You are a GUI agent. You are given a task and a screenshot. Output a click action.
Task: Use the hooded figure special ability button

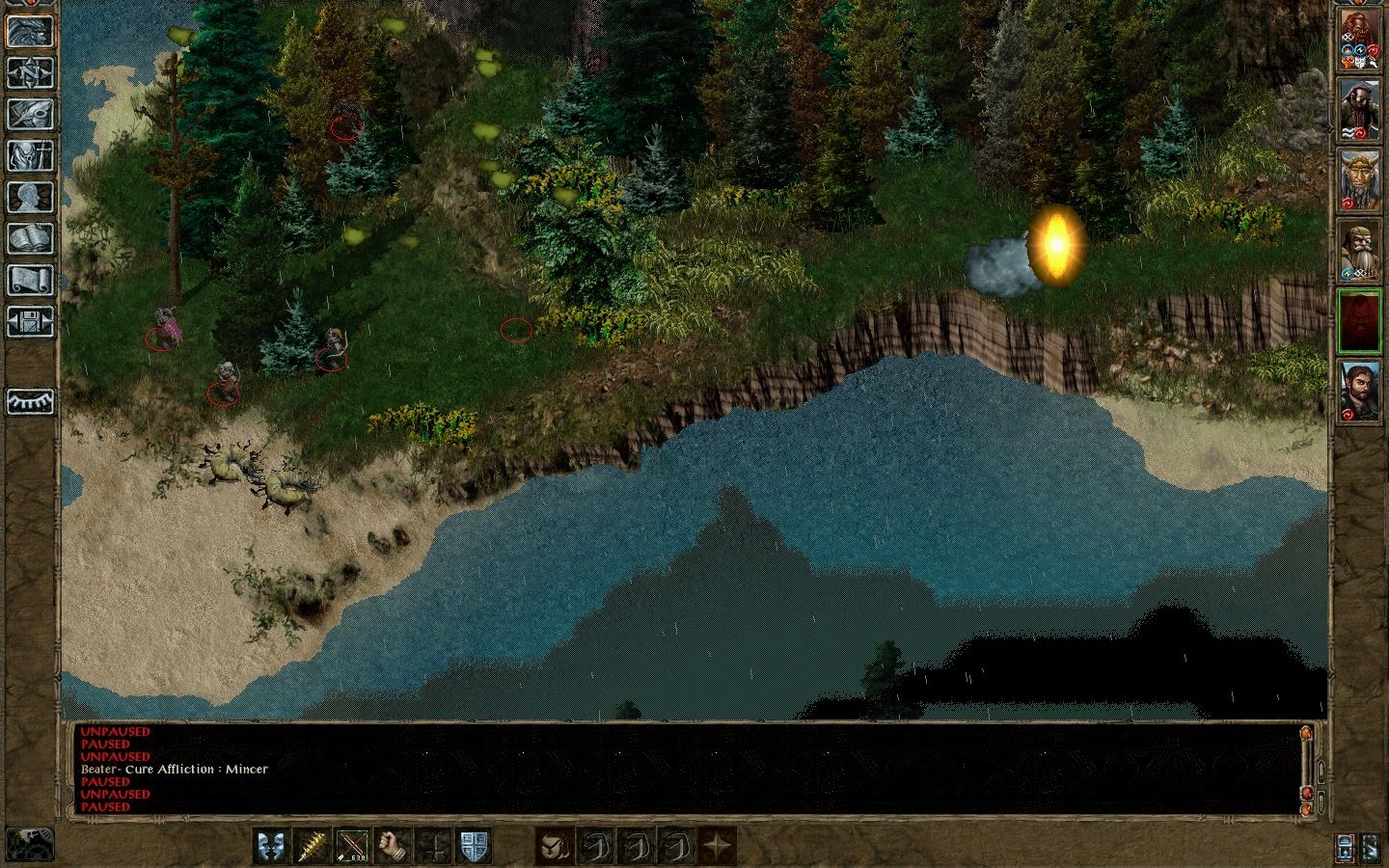[x=555, y=846]
